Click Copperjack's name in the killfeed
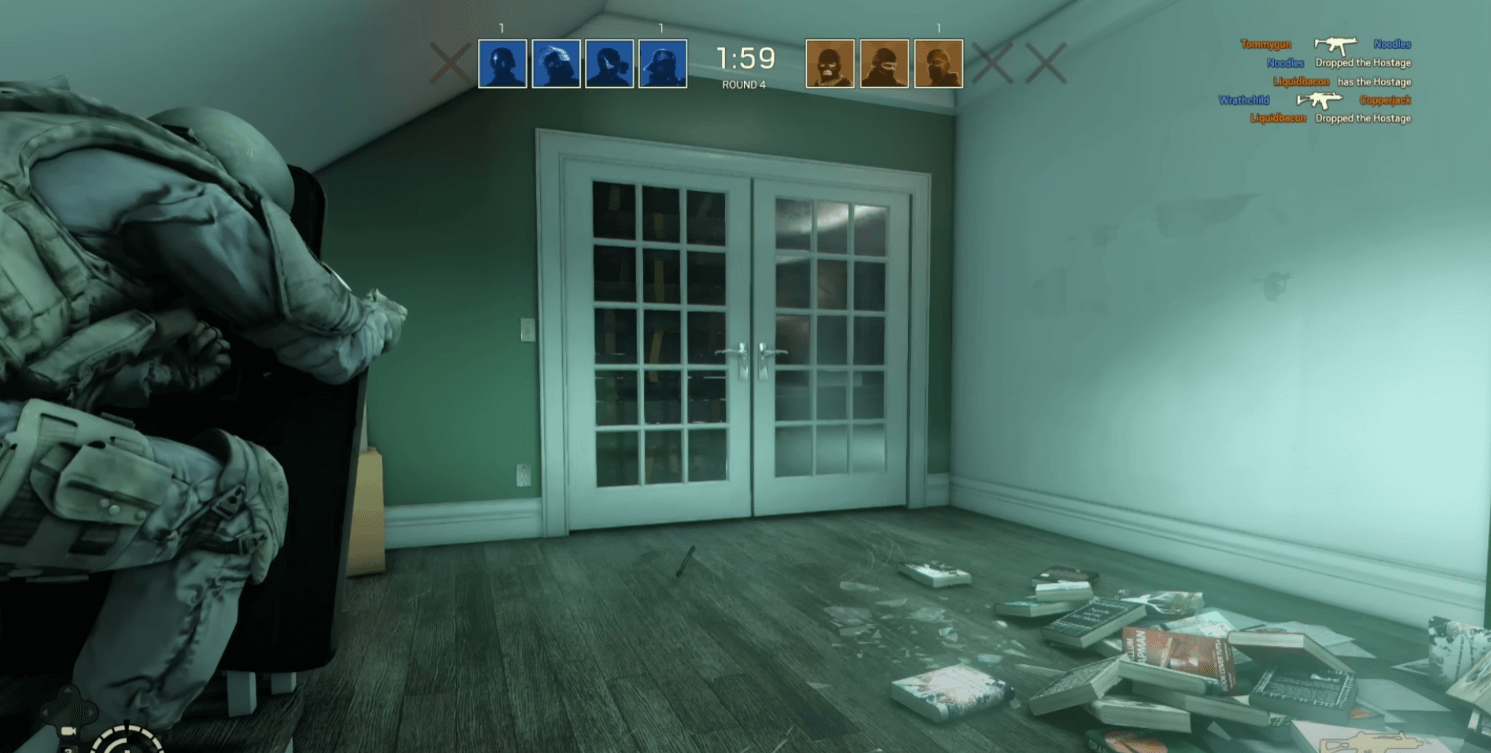The height and width of the screenshot is (753, 1491). coord(1385,100)
